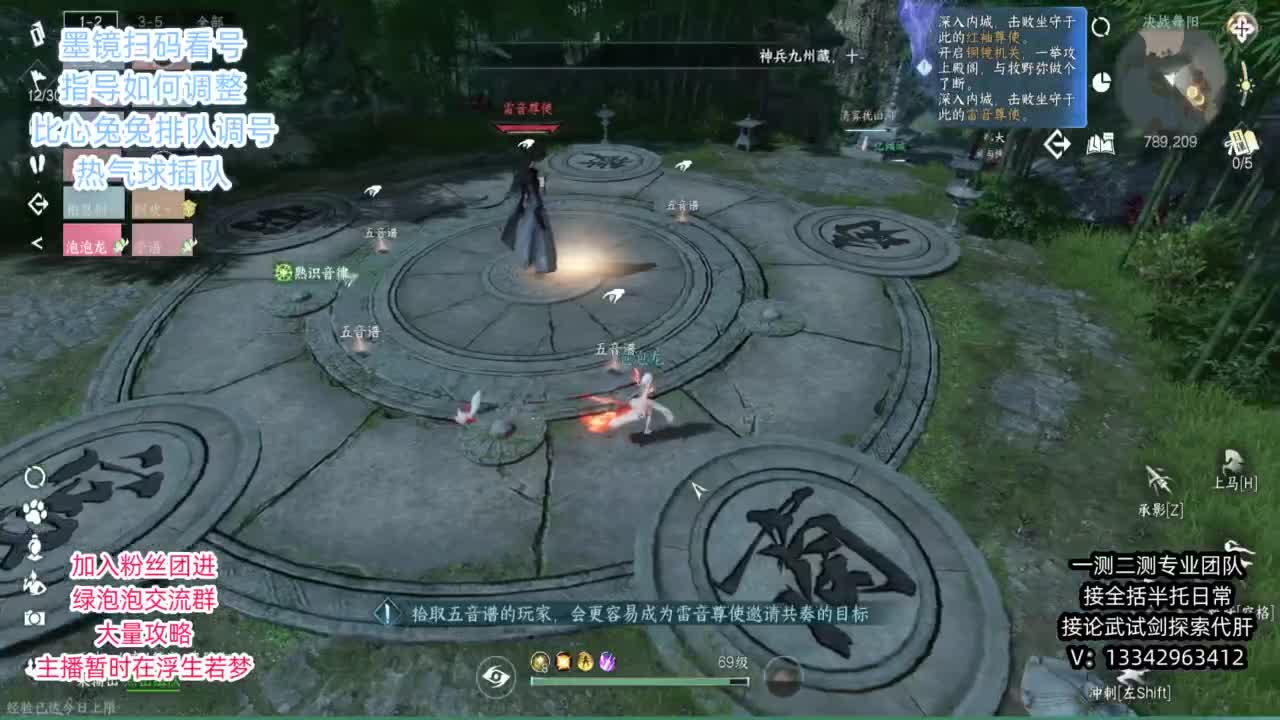
Task: Click the level 69 experience progress bar
Action: click(640, 680)
